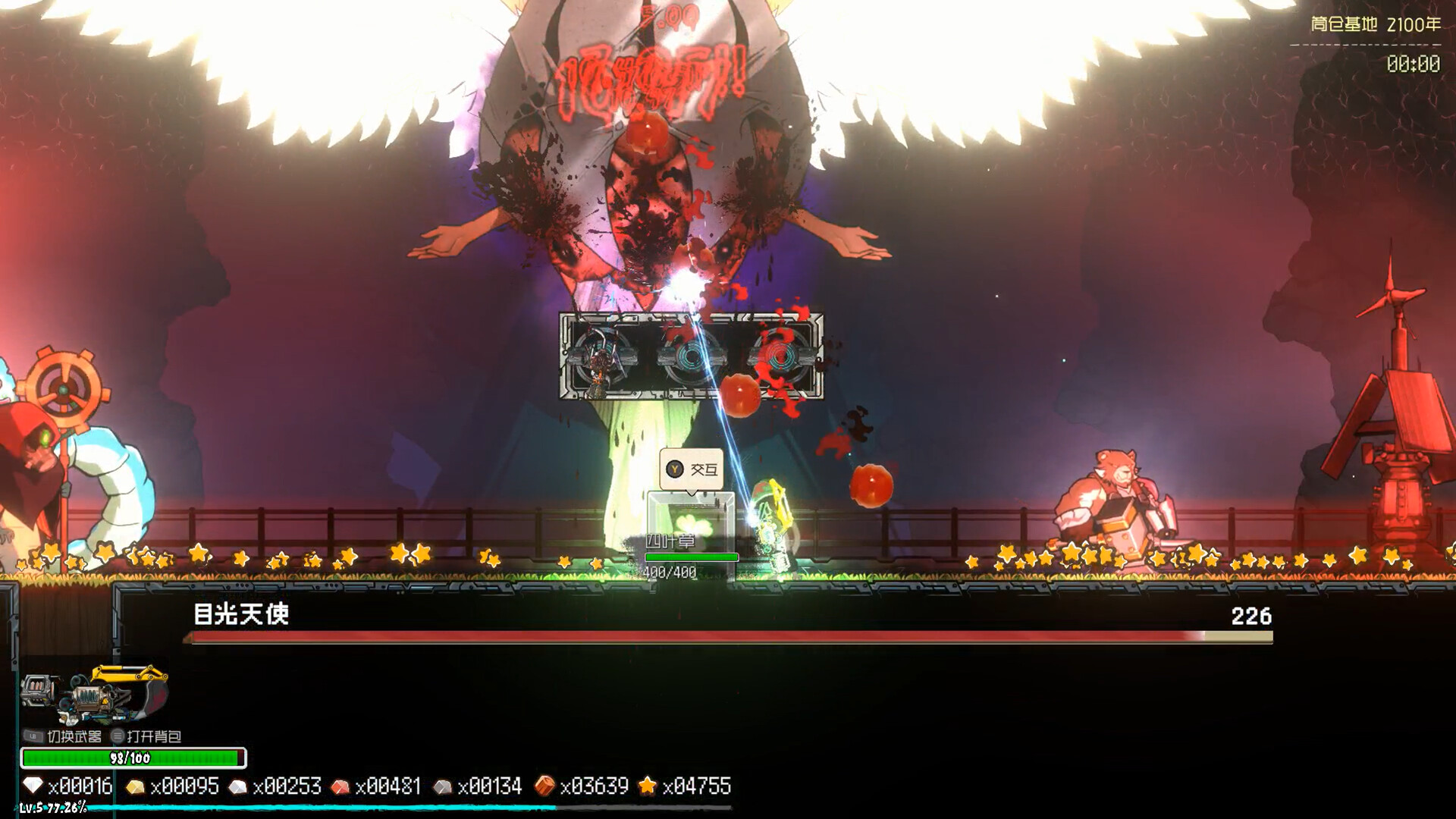Image resolution: width=1456 pixels, height=819 pixels.
Task: Select the star currency icon showing x04755
Action: (649, 786)
